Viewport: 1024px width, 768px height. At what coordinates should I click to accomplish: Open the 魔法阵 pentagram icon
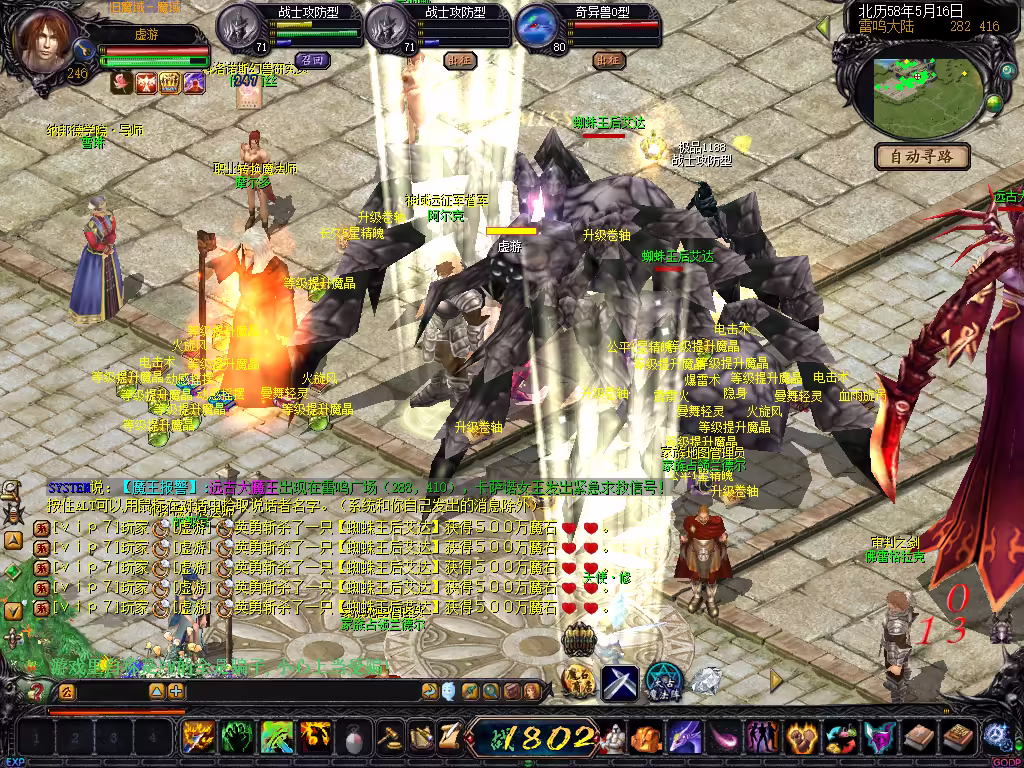[x=663, y=681]
